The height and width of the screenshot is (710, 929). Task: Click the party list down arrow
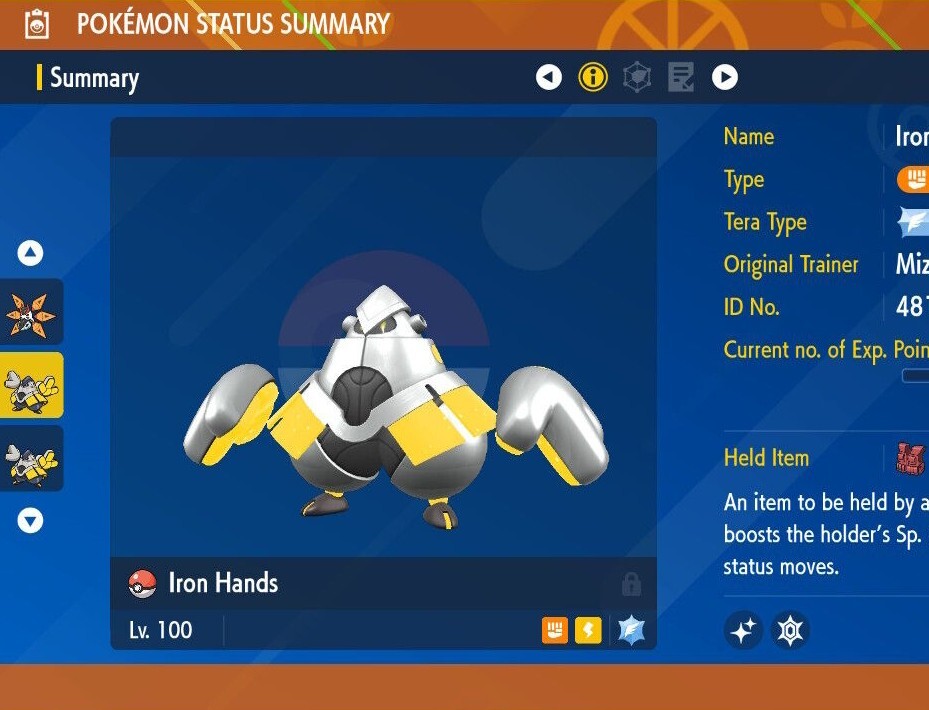click(31, 520)
